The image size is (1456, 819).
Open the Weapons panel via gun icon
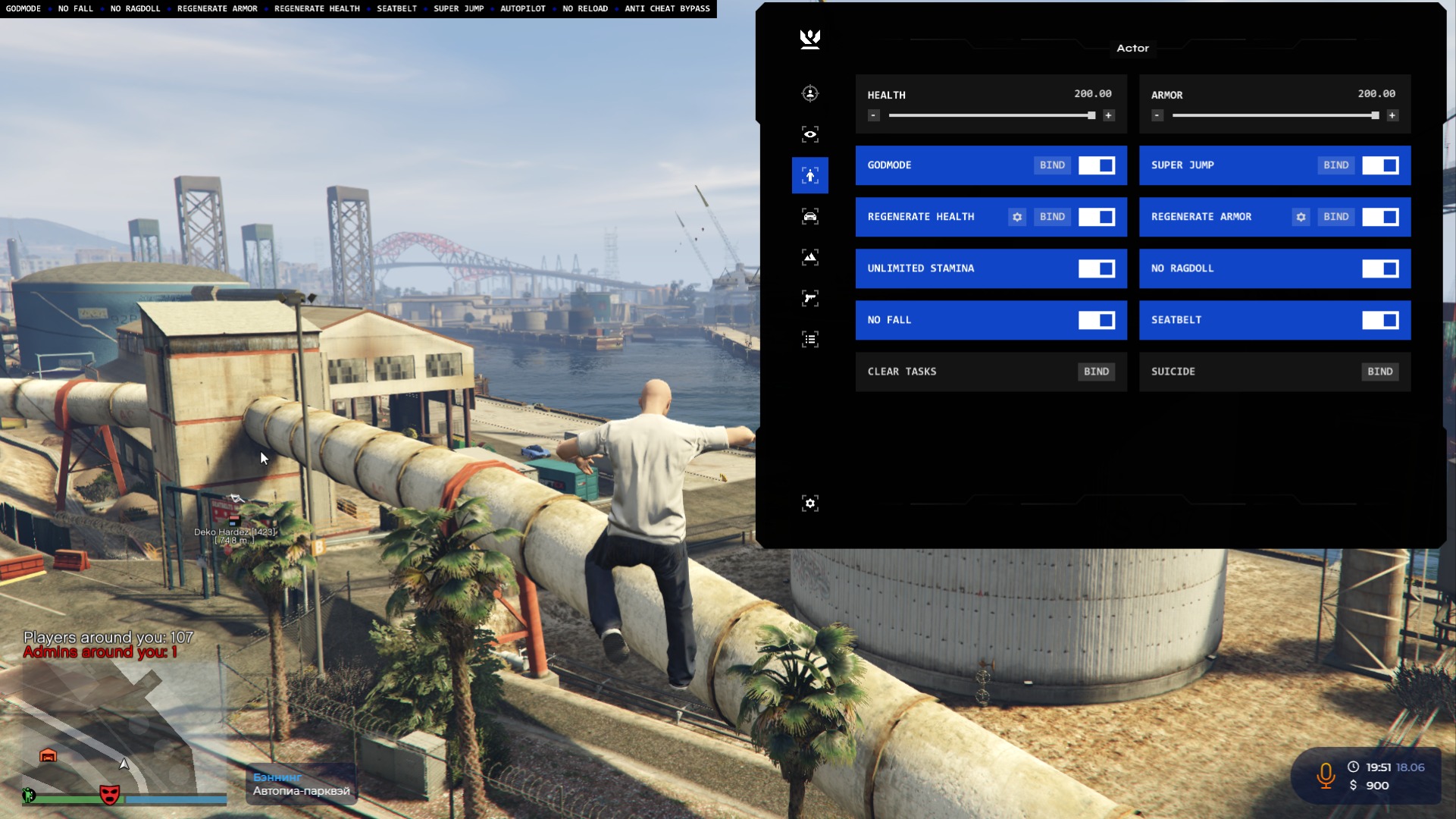(x=810, y=298)
